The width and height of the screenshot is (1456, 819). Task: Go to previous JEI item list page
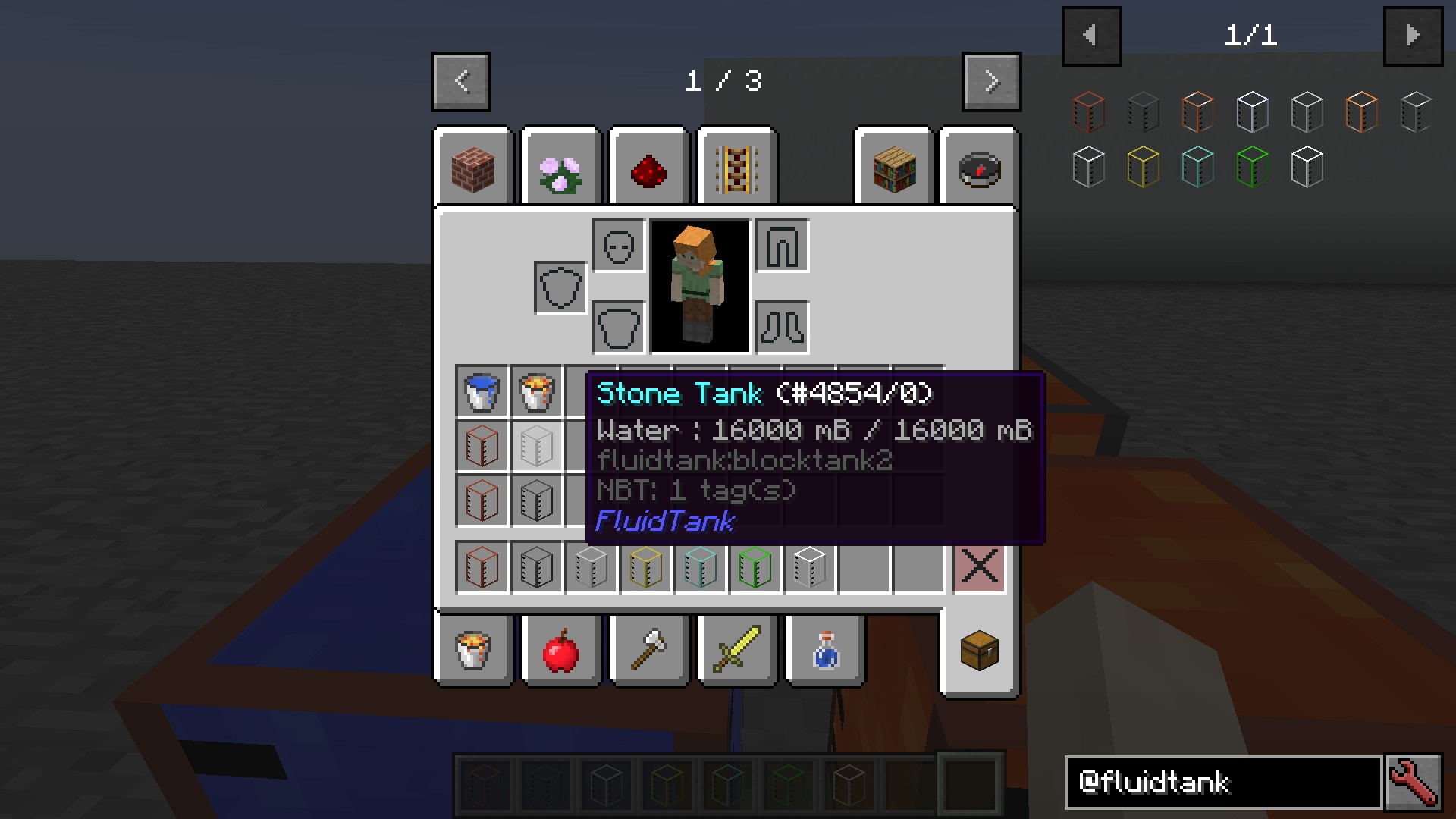click(x=1091, y=36)
